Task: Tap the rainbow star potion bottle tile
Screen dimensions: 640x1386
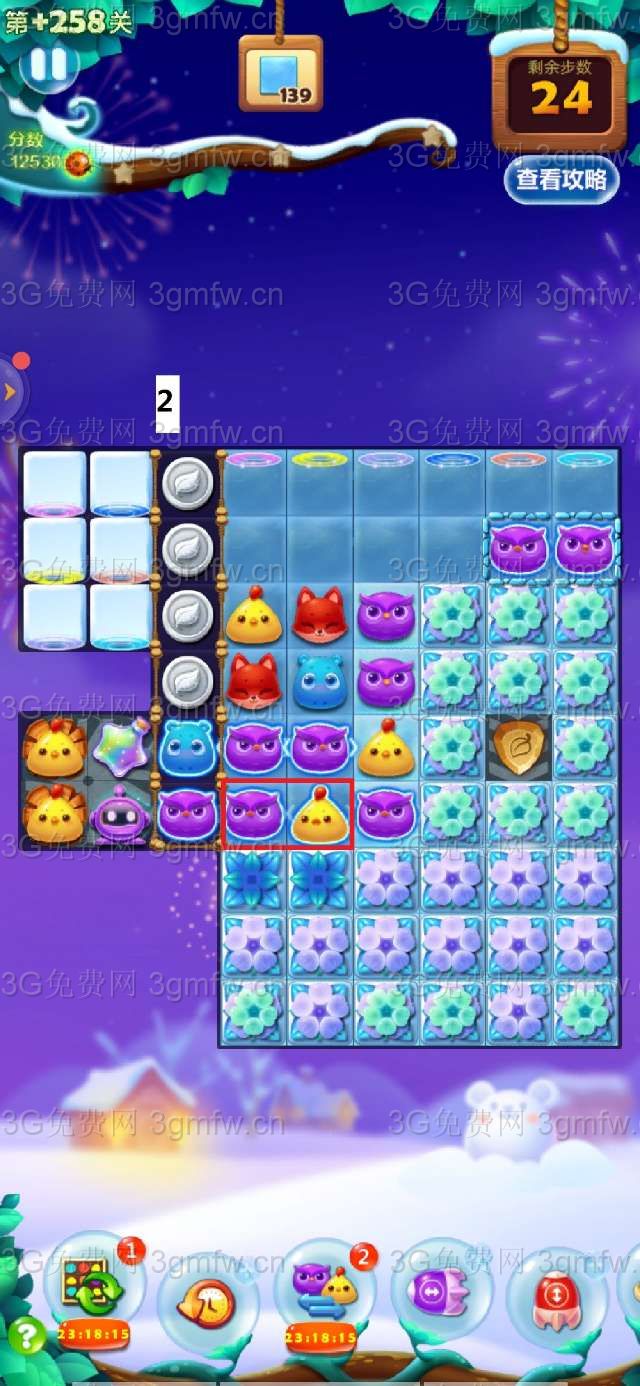Action: (x=120, y=746)
